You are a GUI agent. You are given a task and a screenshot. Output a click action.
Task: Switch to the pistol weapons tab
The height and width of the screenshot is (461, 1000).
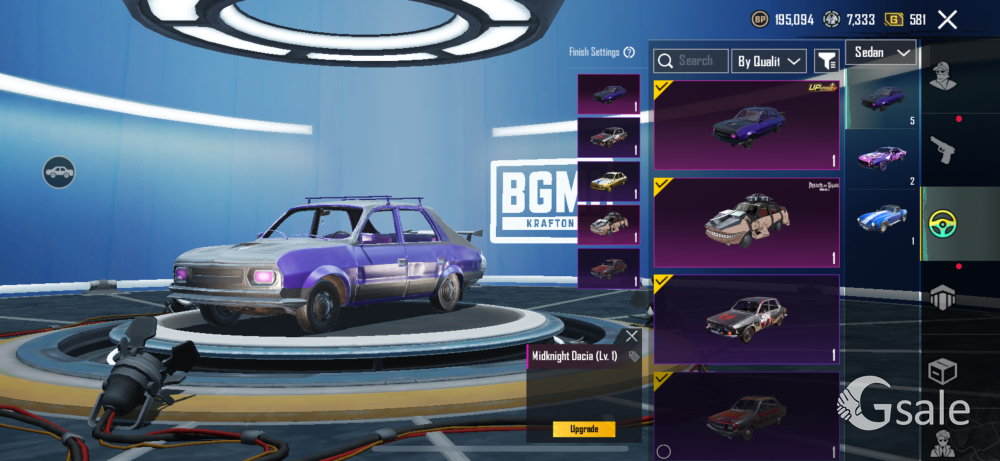(940, 152)
